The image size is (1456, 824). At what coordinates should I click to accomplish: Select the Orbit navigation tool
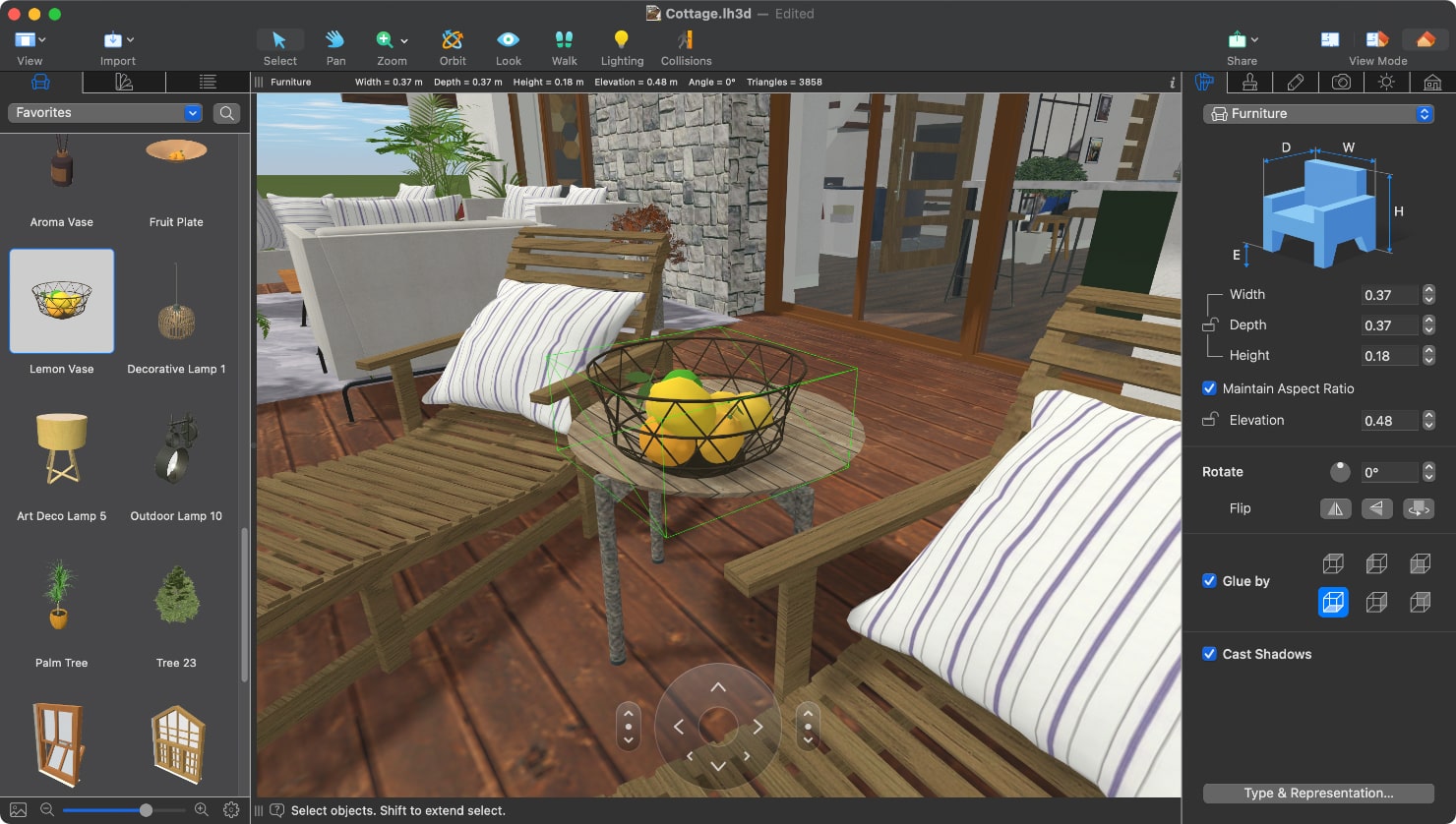pos(453,44)
